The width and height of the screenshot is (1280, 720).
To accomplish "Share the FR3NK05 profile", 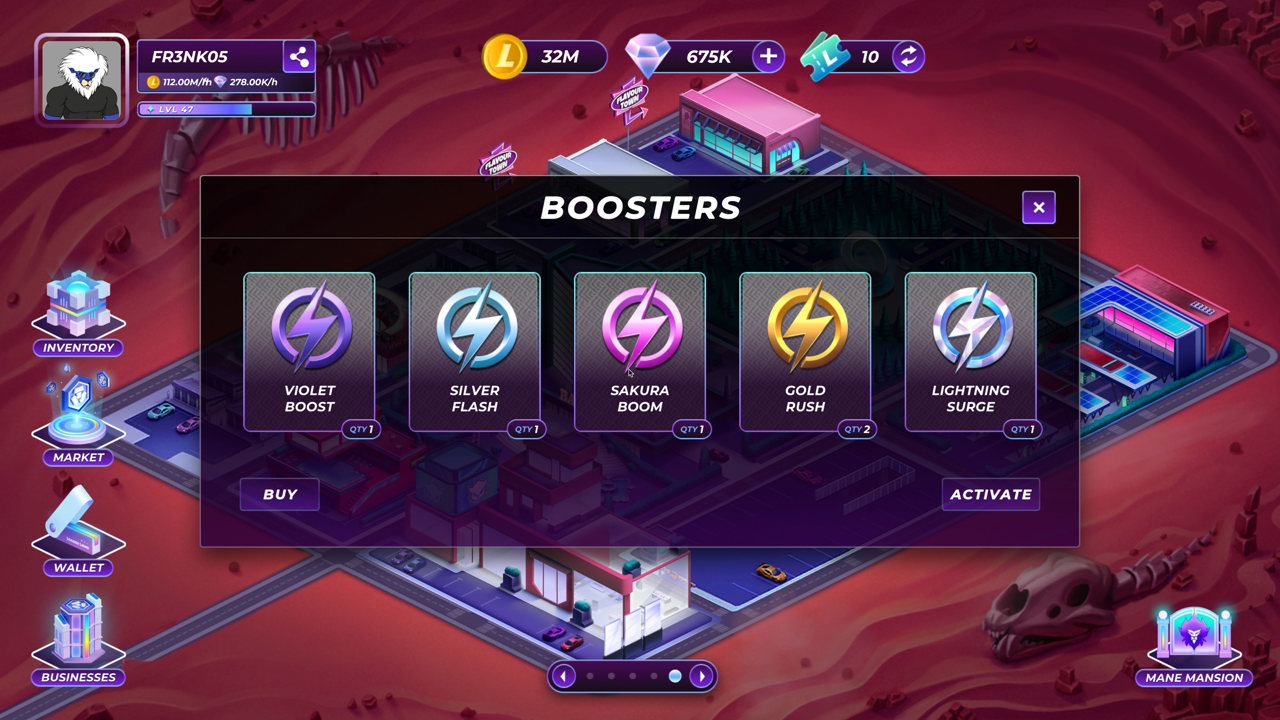I will point(299,57).
